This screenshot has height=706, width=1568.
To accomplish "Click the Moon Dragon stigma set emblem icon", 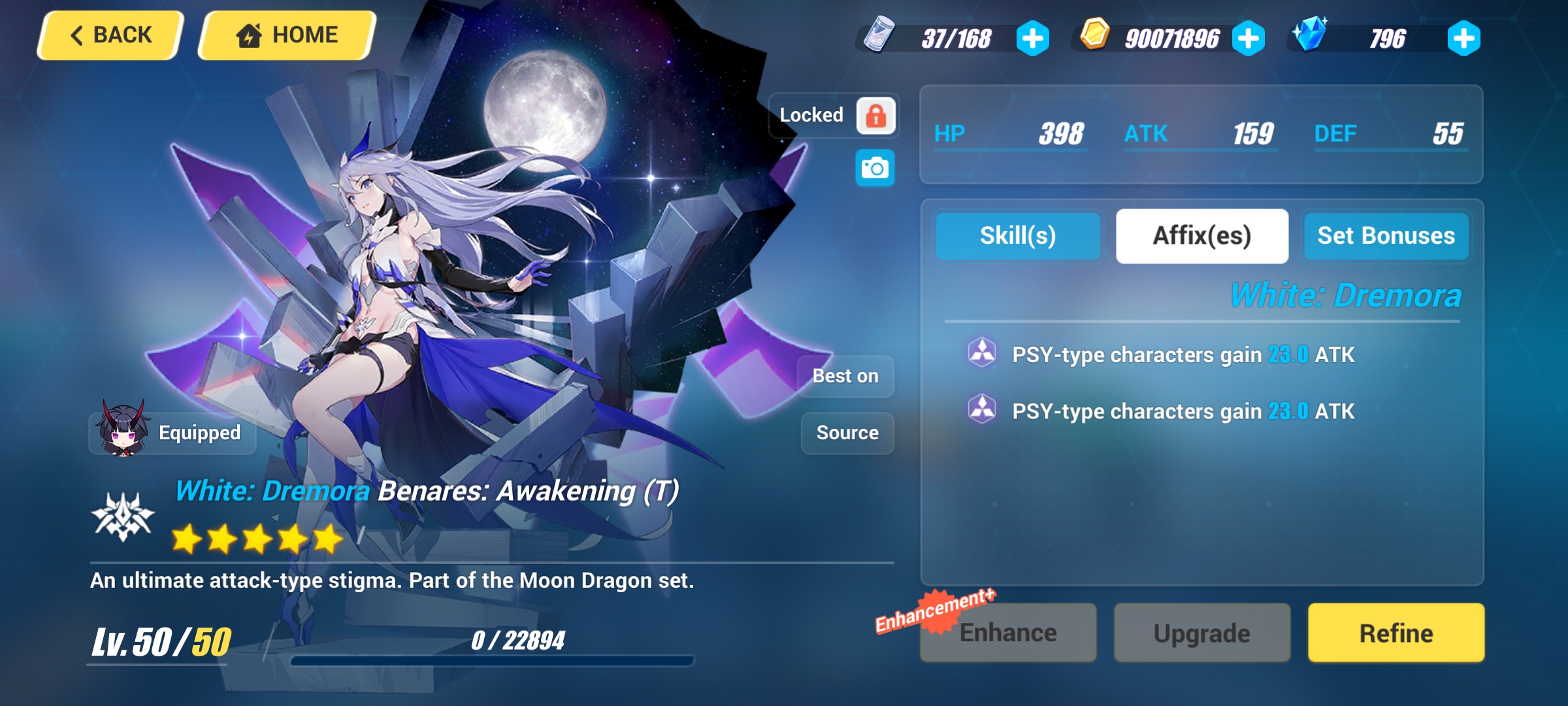I will pos(124,516).
